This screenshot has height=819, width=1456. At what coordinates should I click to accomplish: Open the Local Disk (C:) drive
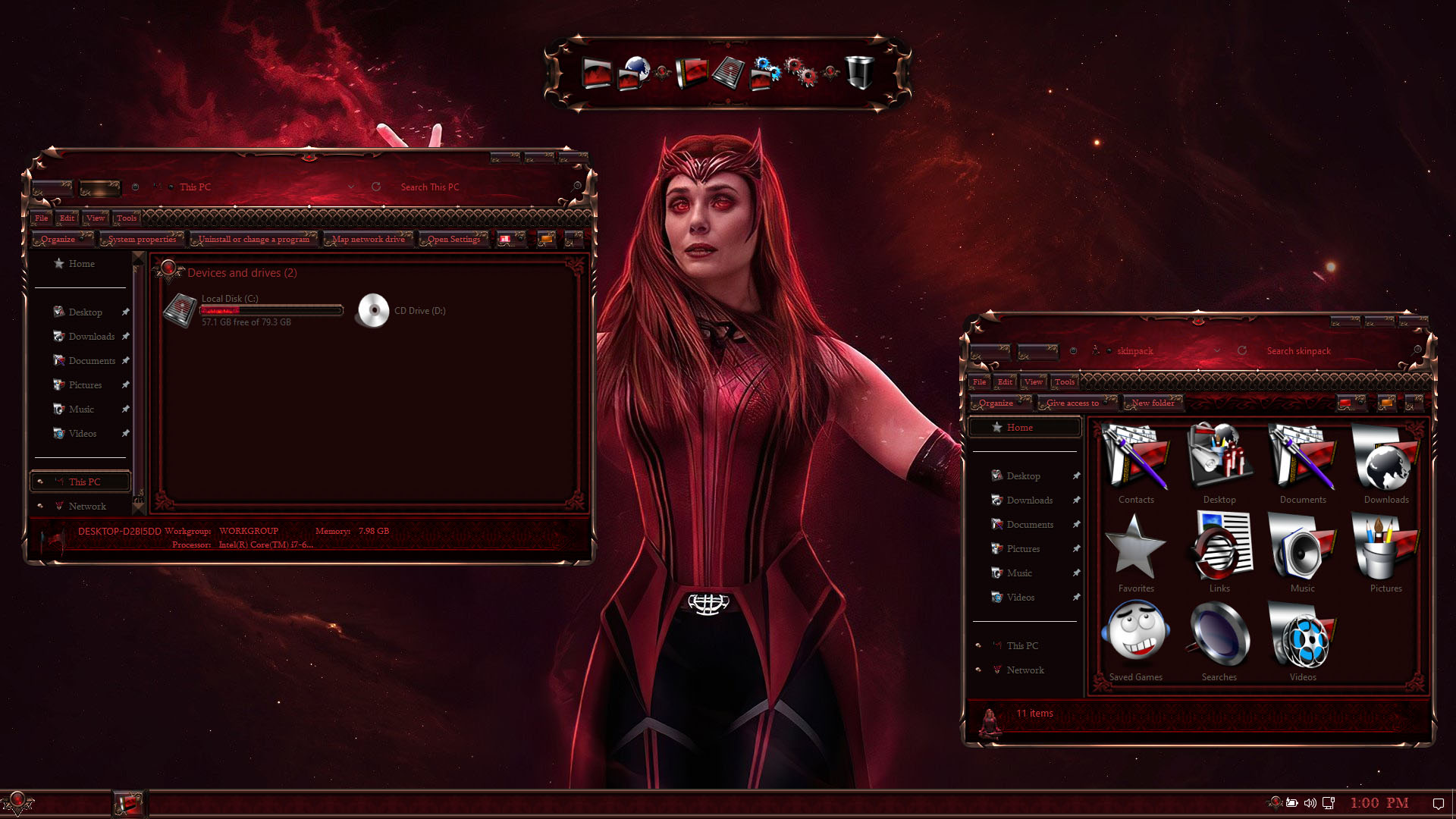180,310
